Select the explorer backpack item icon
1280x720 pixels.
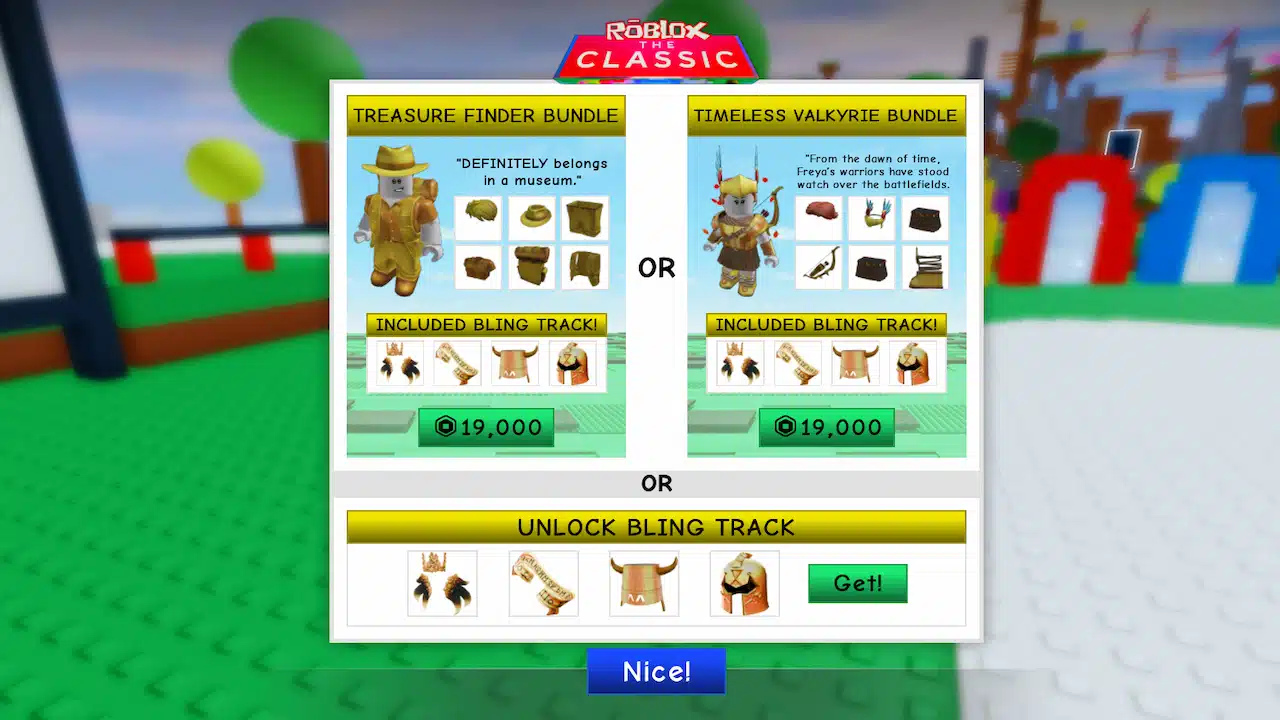[584, 218]
